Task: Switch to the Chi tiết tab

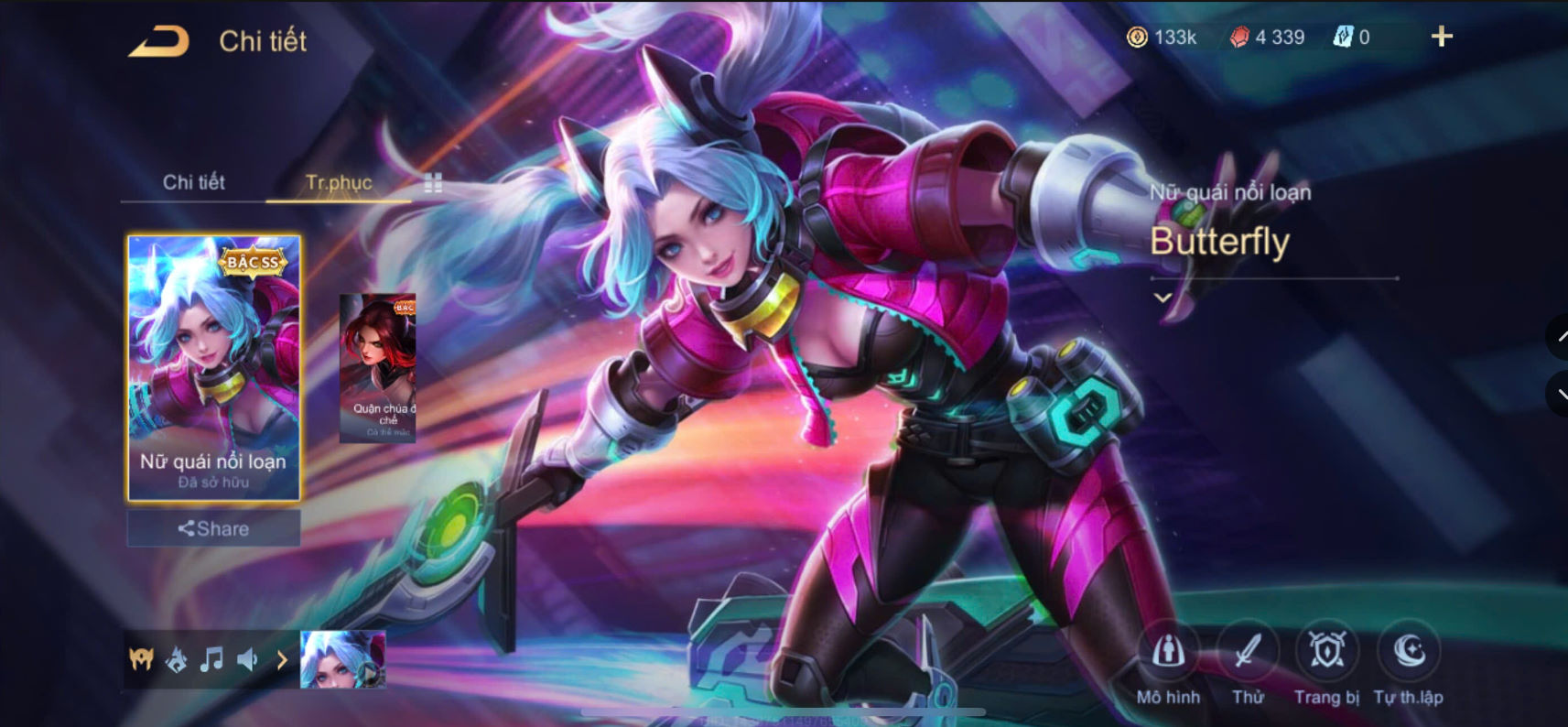Action: coord(195,182)
